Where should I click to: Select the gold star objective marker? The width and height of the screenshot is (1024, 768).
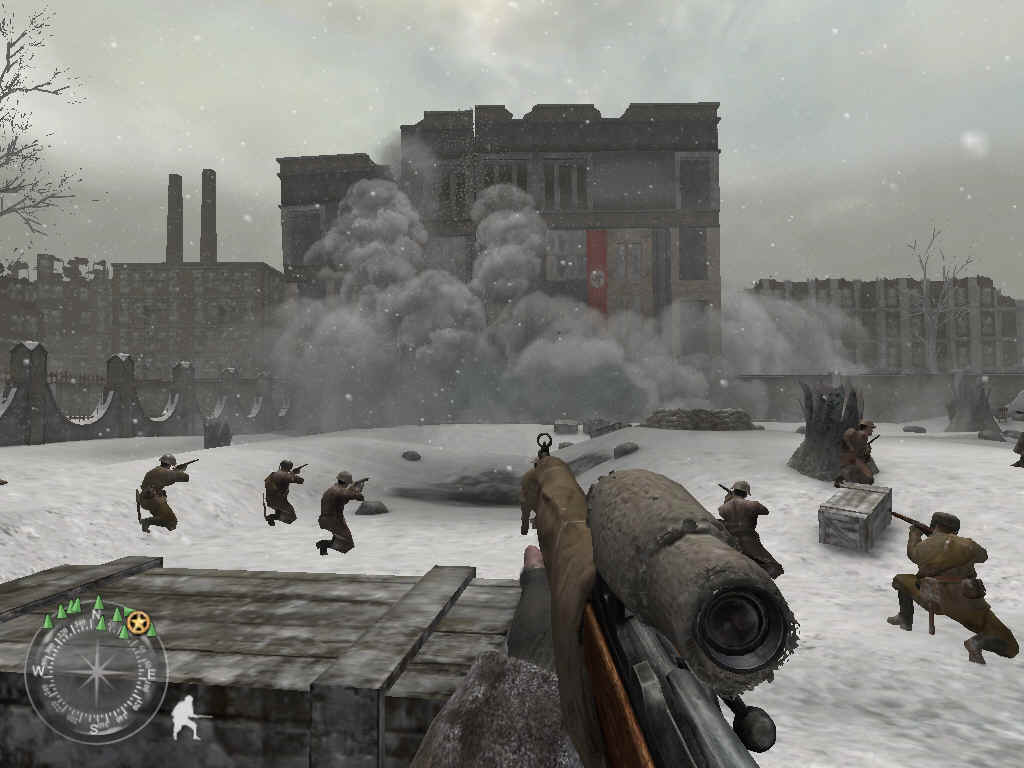click(139, 624)
